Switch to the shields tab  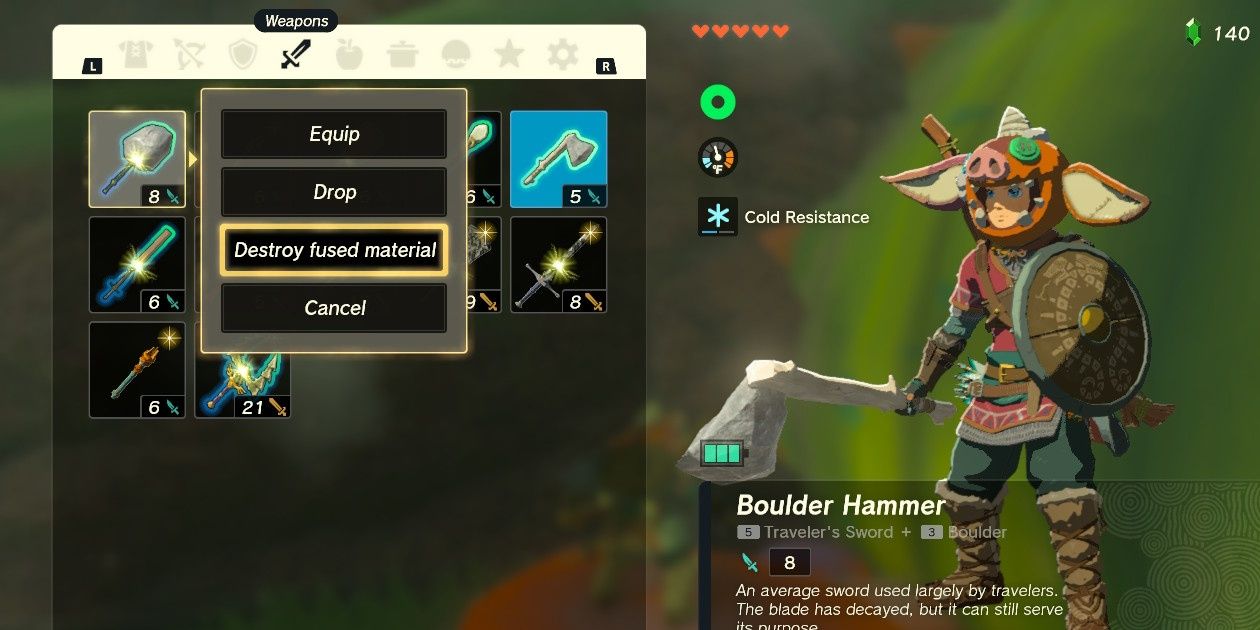click(x=243, y=55)
